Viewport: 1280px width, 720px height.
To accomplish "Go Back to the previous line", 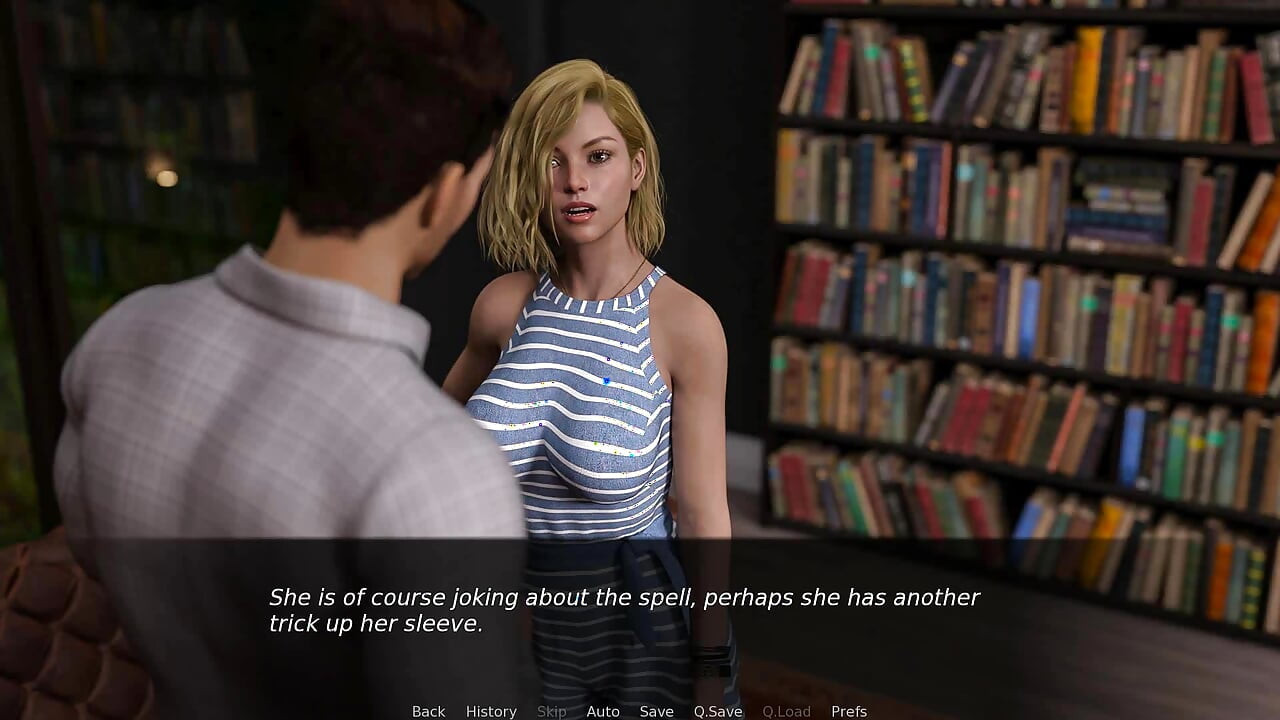I will click(428, 711).
